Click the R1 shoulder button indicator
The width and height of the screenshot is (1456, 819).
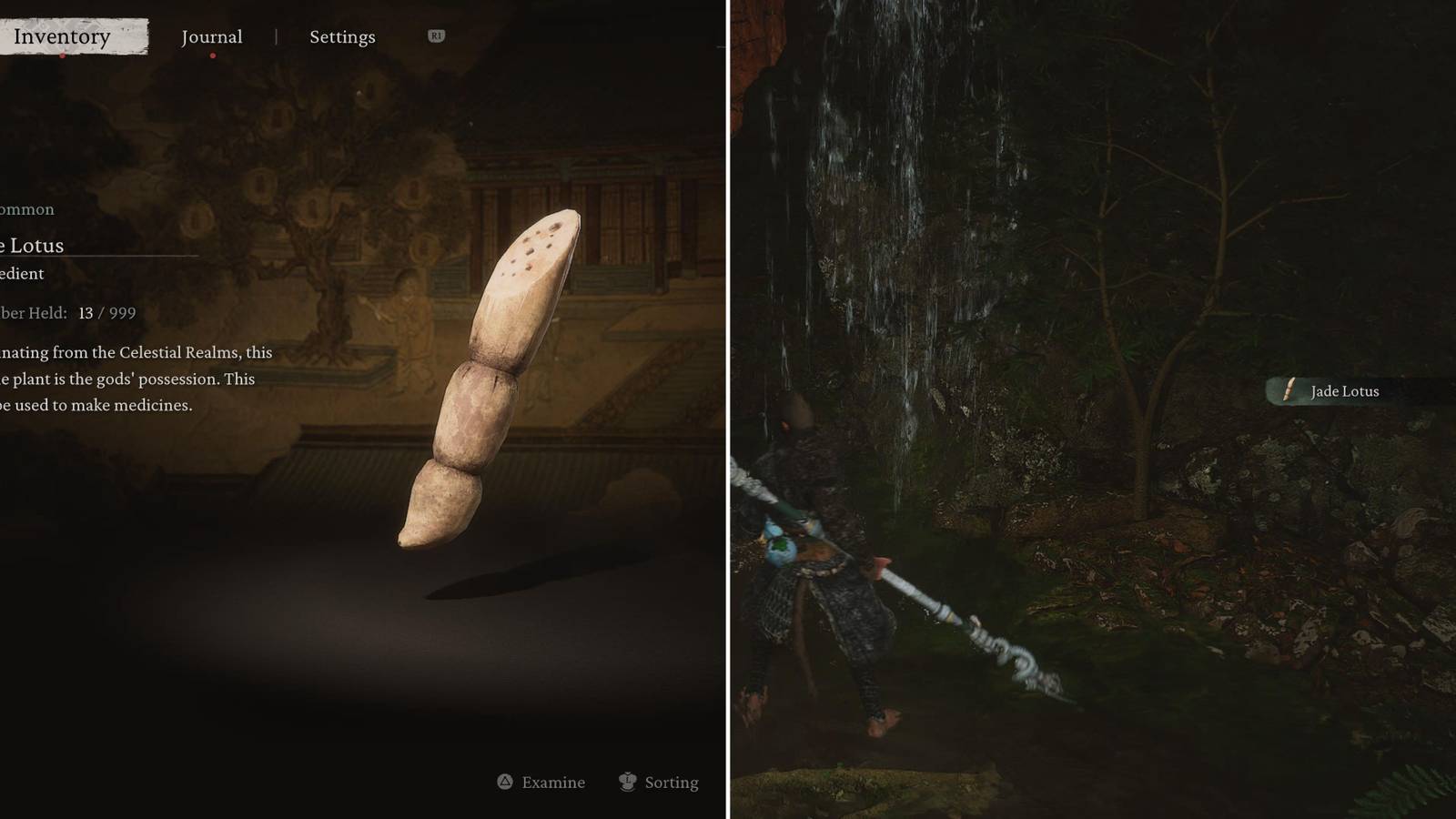(x=435, y=36)
